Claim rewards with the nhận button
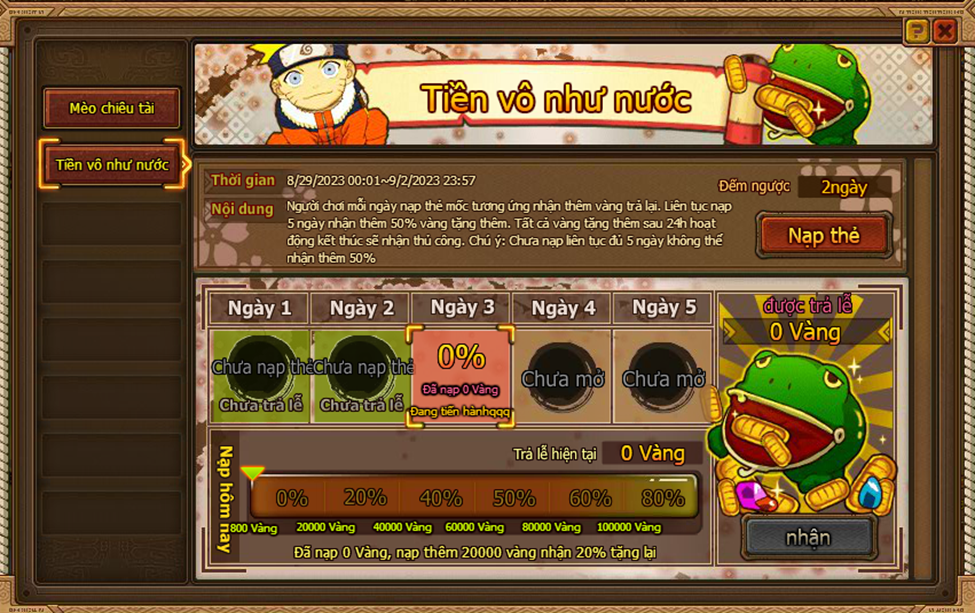 coord(808,538)
